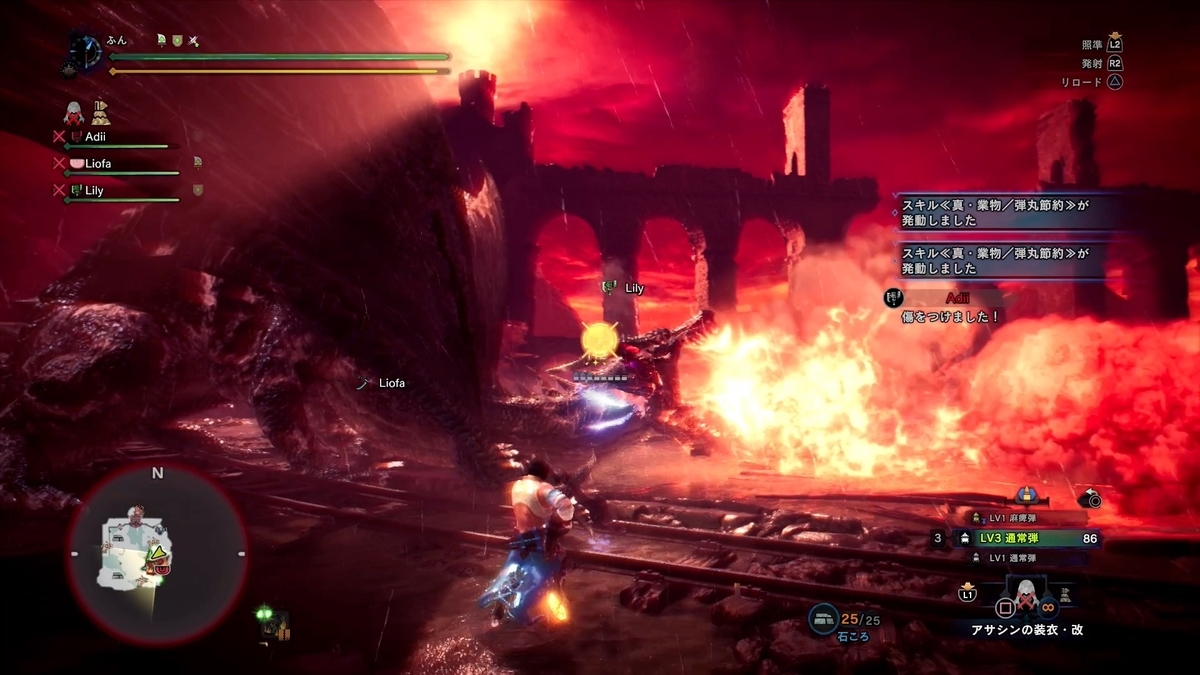
Task: Click the quest timer clock icon
Action: 86,51
